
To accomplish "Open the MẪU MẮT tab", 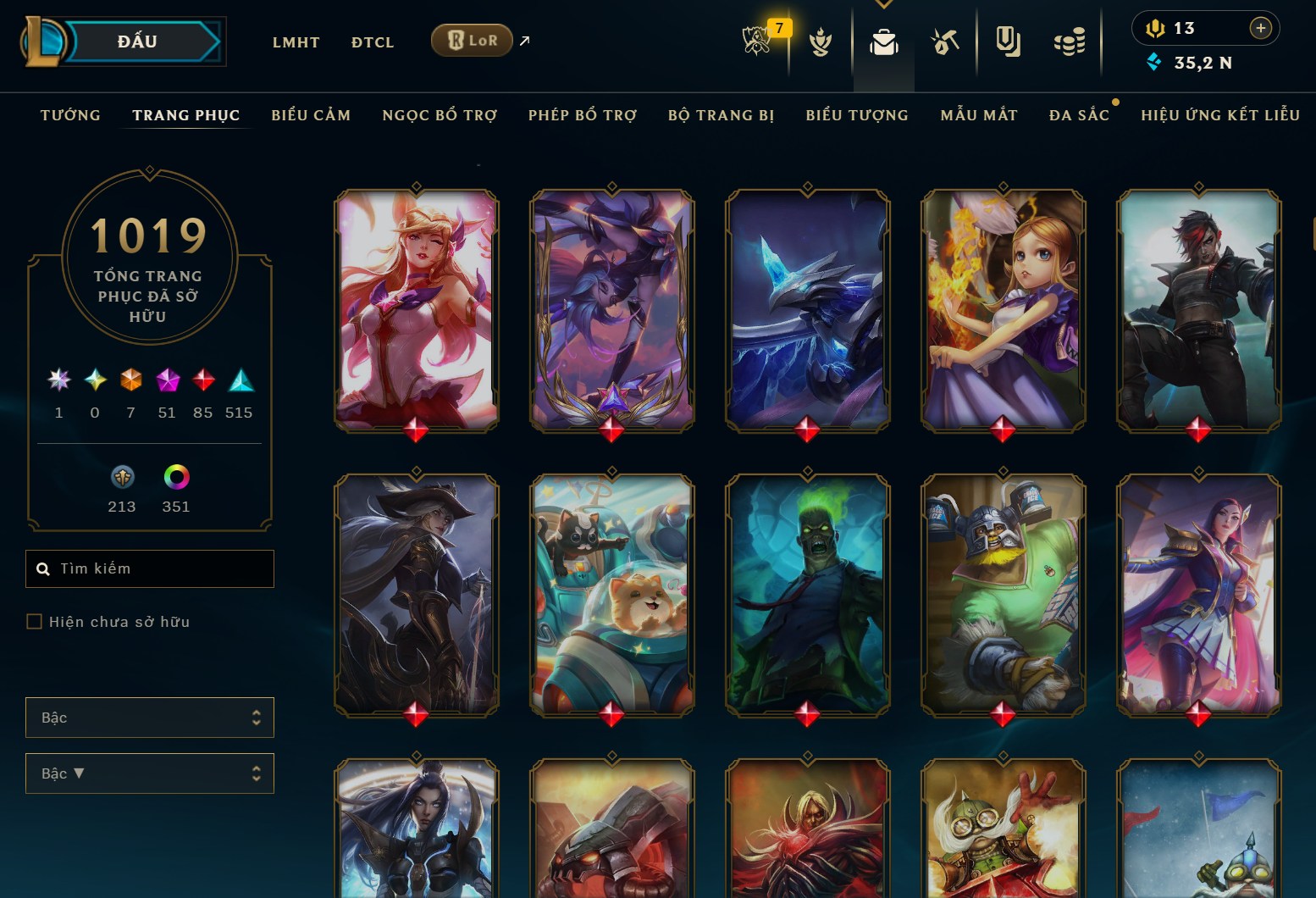I will [x=979, y=115].
